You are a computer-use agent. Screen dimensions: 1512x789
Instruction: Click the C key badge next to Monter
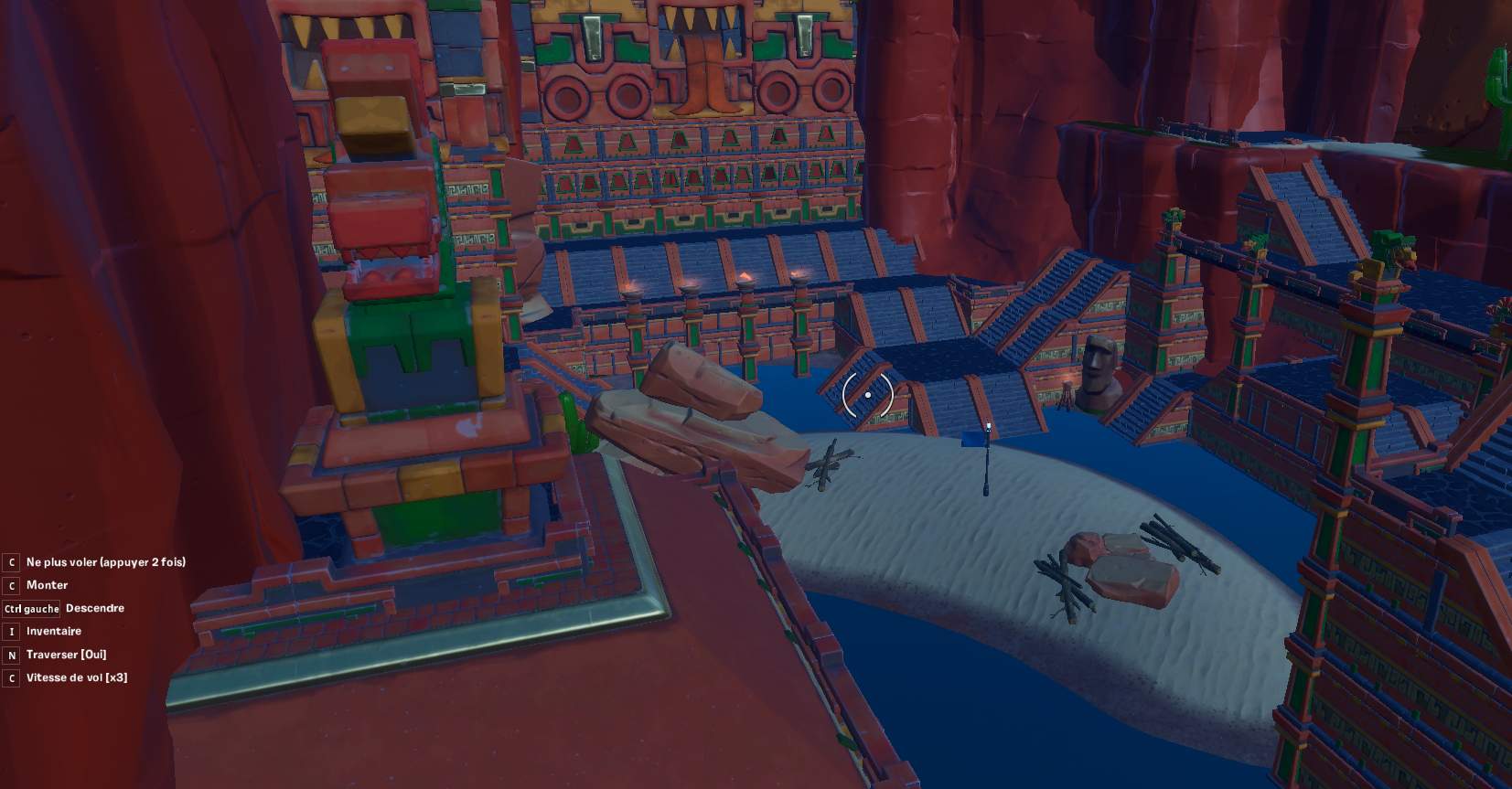11,585
